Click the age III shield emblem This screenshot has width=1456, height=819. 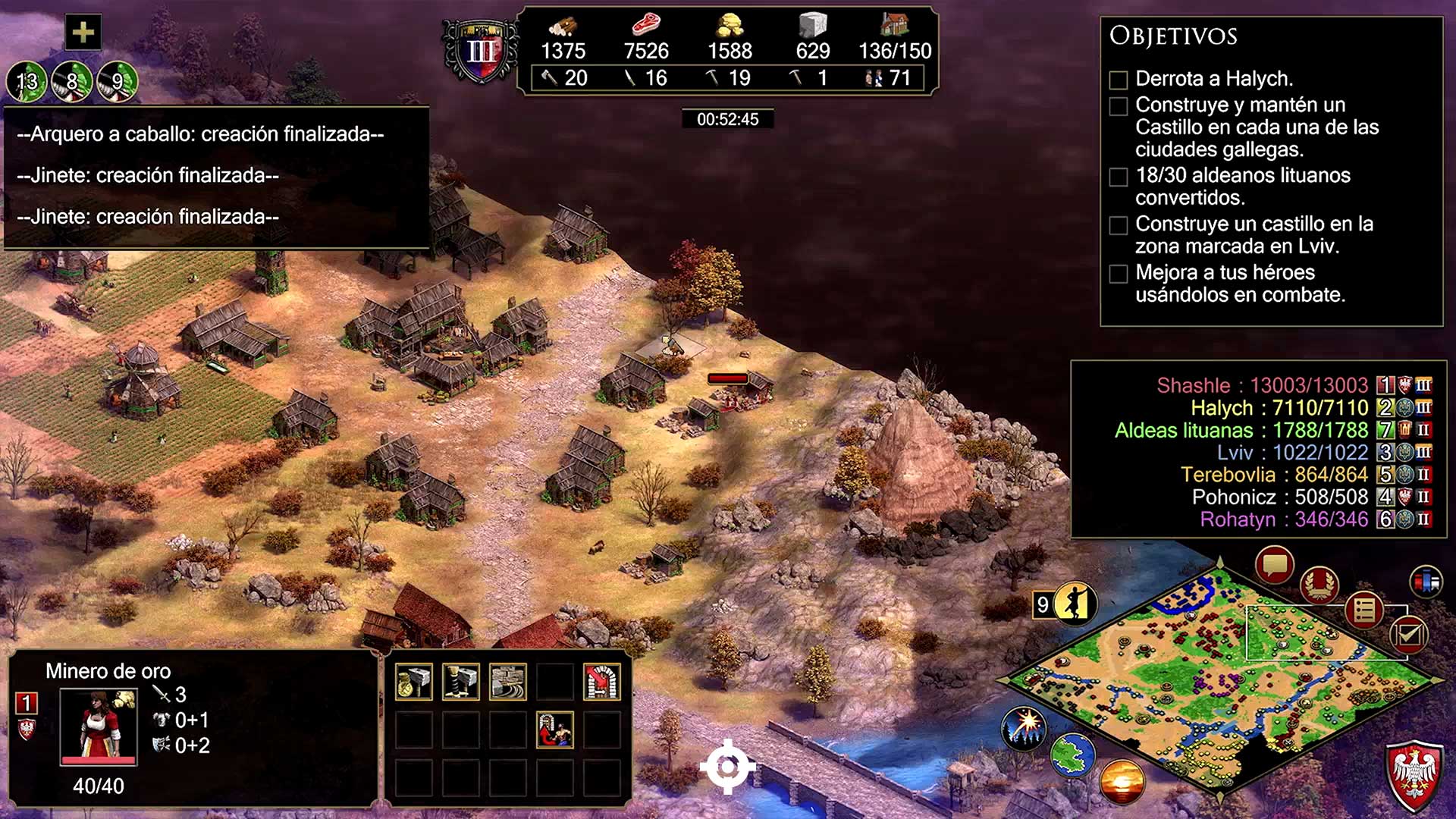pos(481,52)
